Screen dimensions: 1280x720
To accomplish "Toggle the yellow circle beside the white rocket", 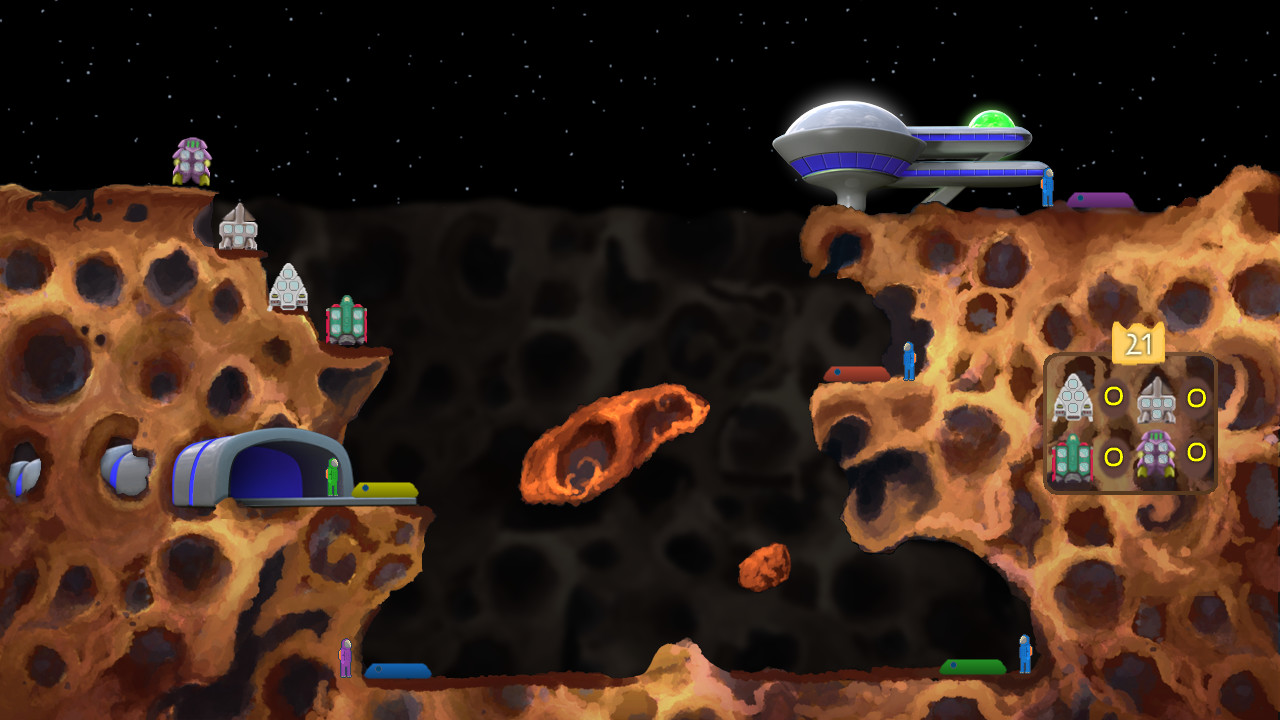I will point(1113,397).
